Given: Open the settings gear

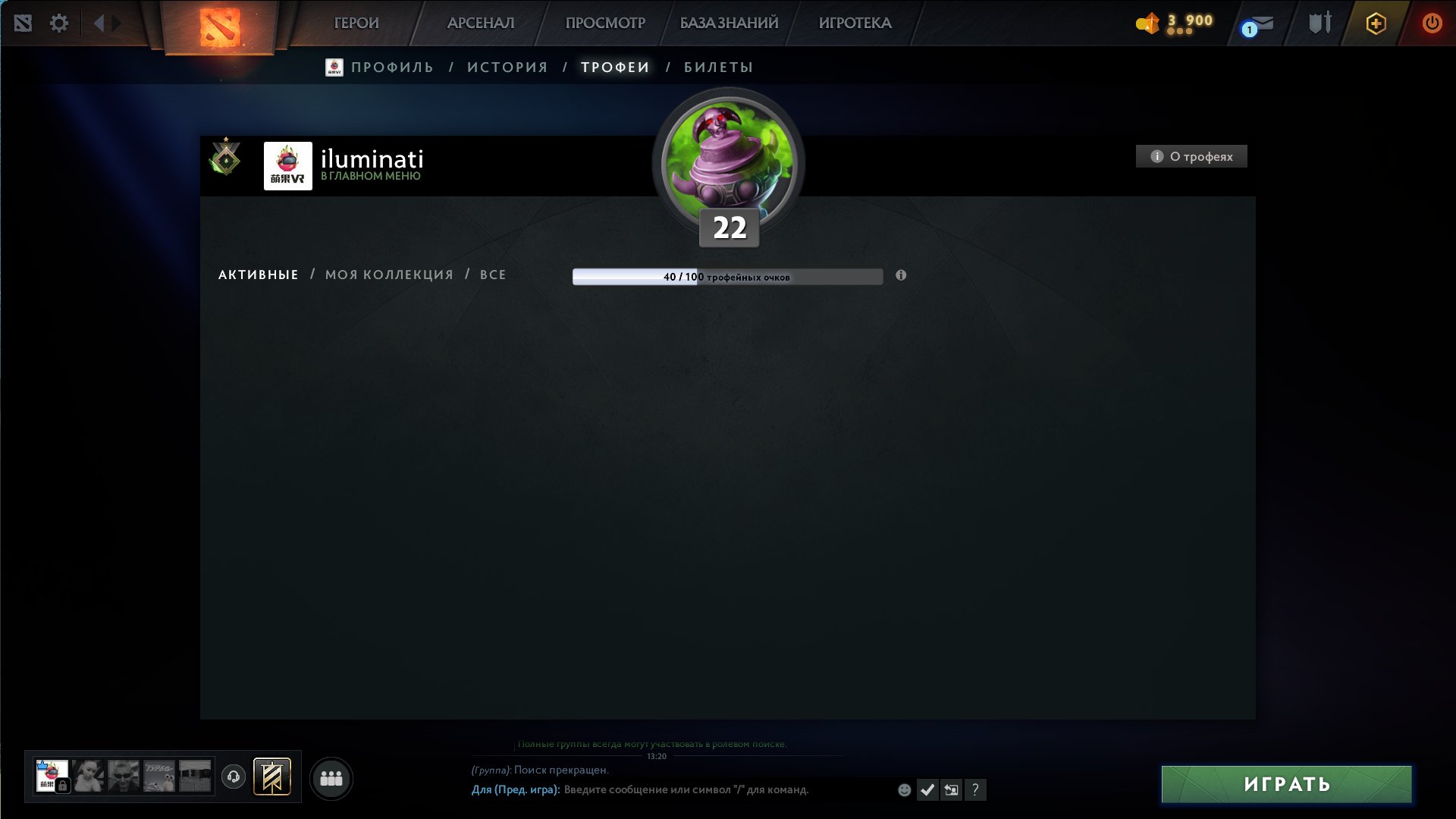Looking at the screenshot, I should point(59,23).
